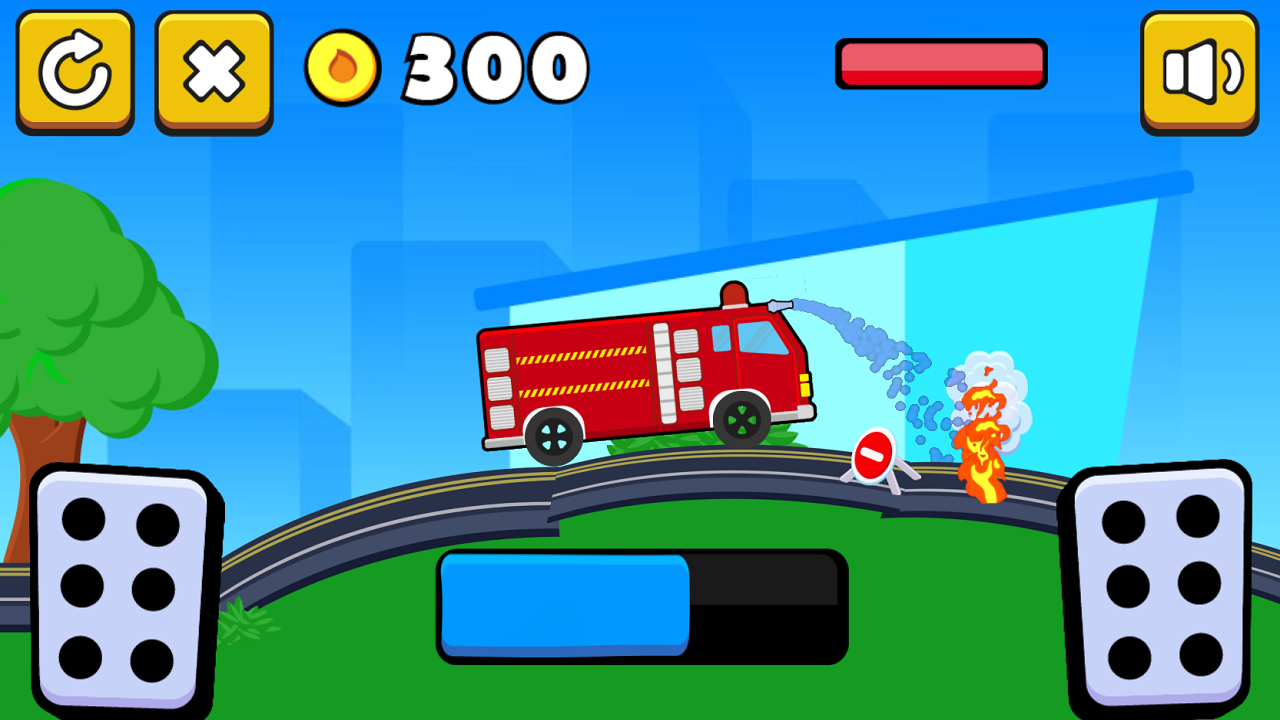This screenshot has height=720, width=1280.
Task: Tap the coin flame icon
Action: 341,67
